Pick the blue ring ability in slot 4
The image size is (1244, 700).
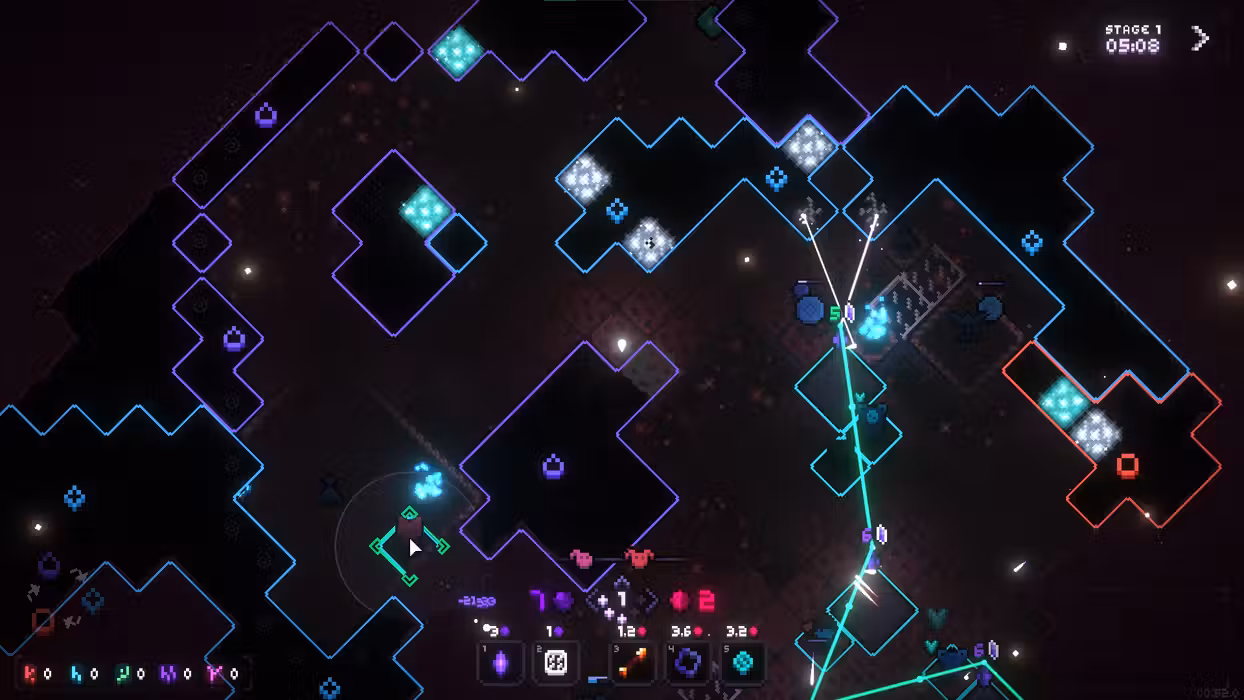[689, 663]
